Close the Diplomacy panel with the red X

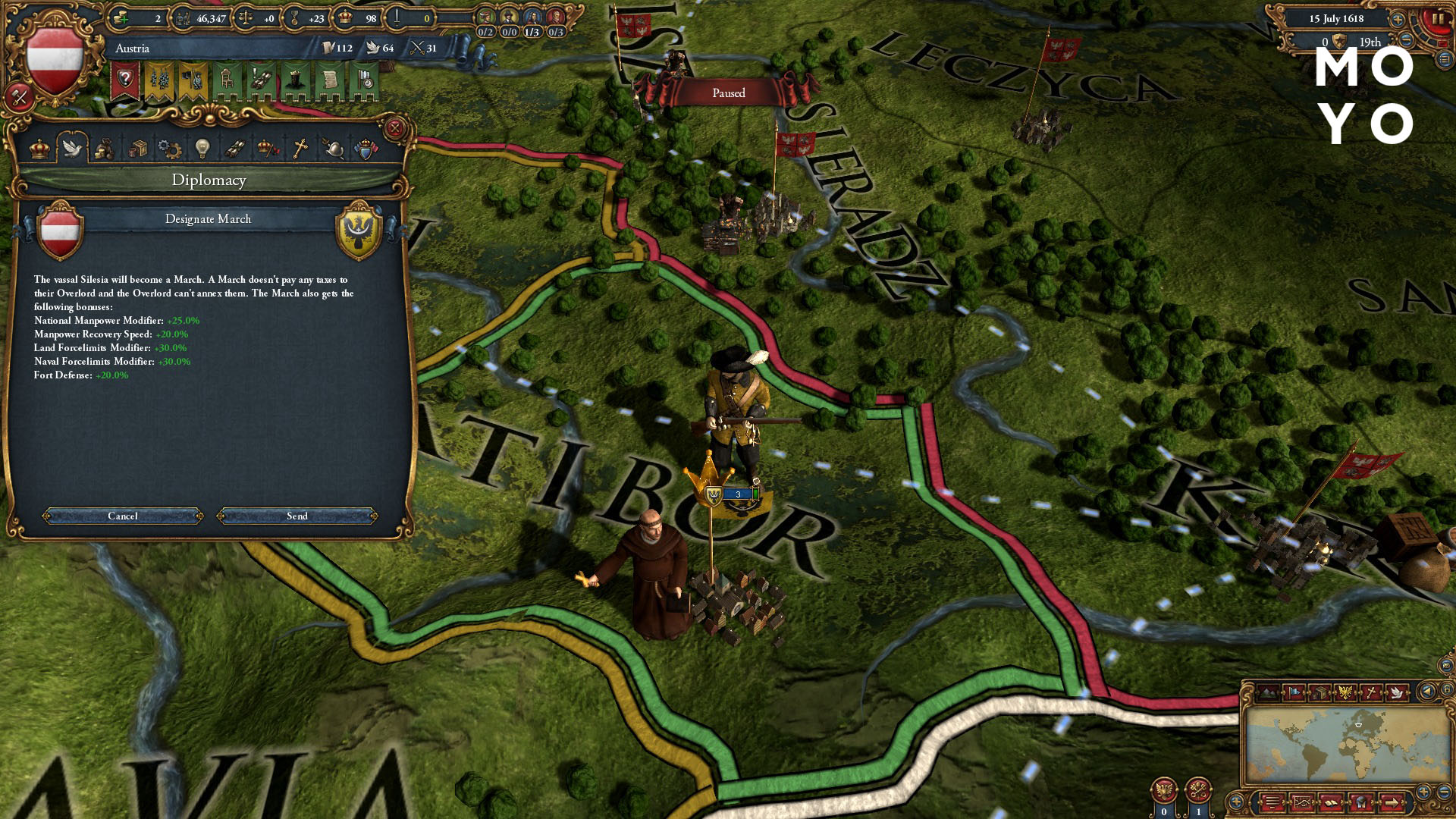click(x=394, y=128)
